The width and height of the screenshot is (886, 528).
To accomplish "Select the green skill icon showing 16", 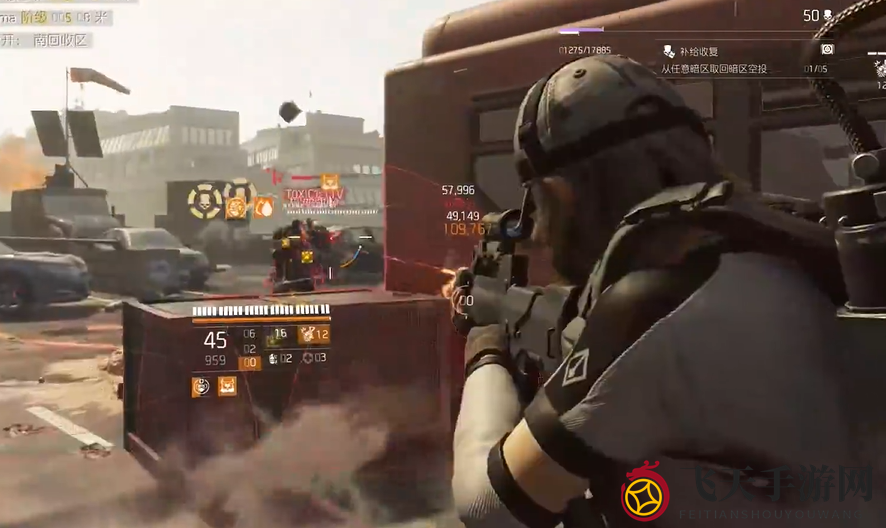I will pyautogui.click(x=276, y=335).
